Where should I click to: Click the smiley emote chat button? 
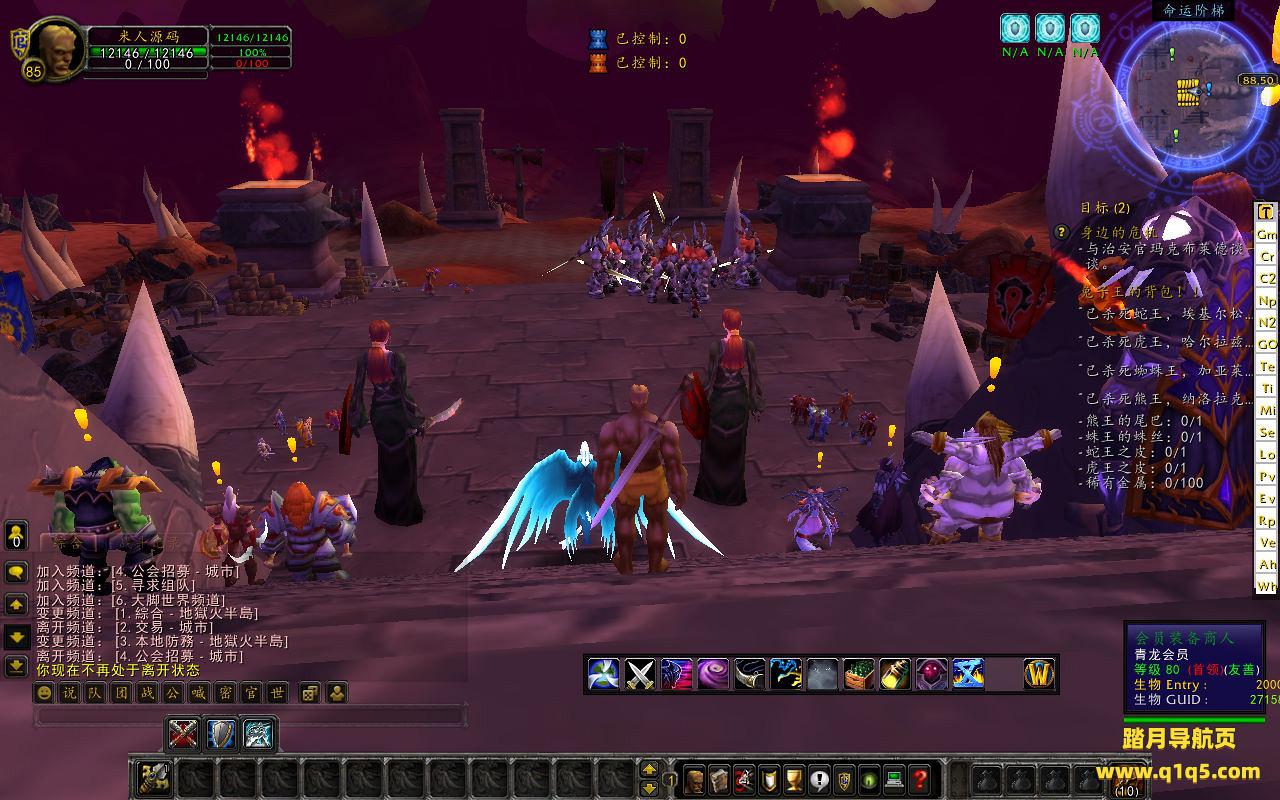44,693
